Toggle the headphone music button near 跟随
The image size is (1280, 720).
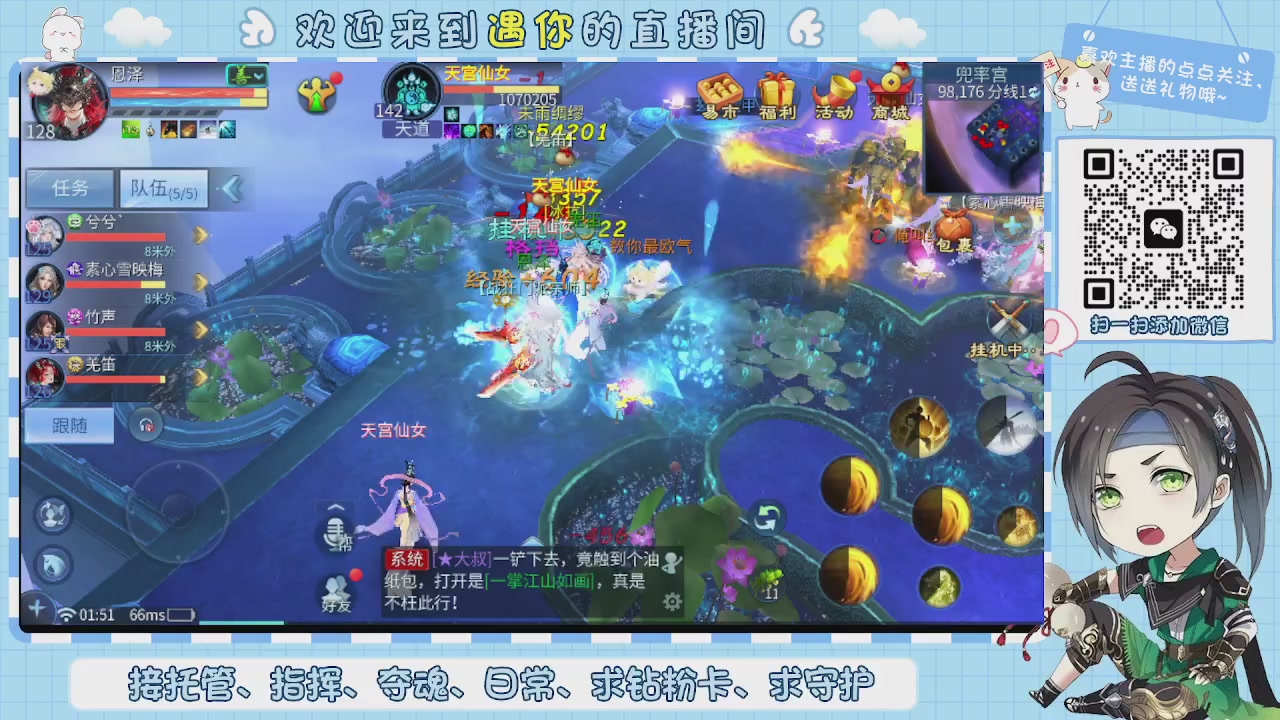148,425
